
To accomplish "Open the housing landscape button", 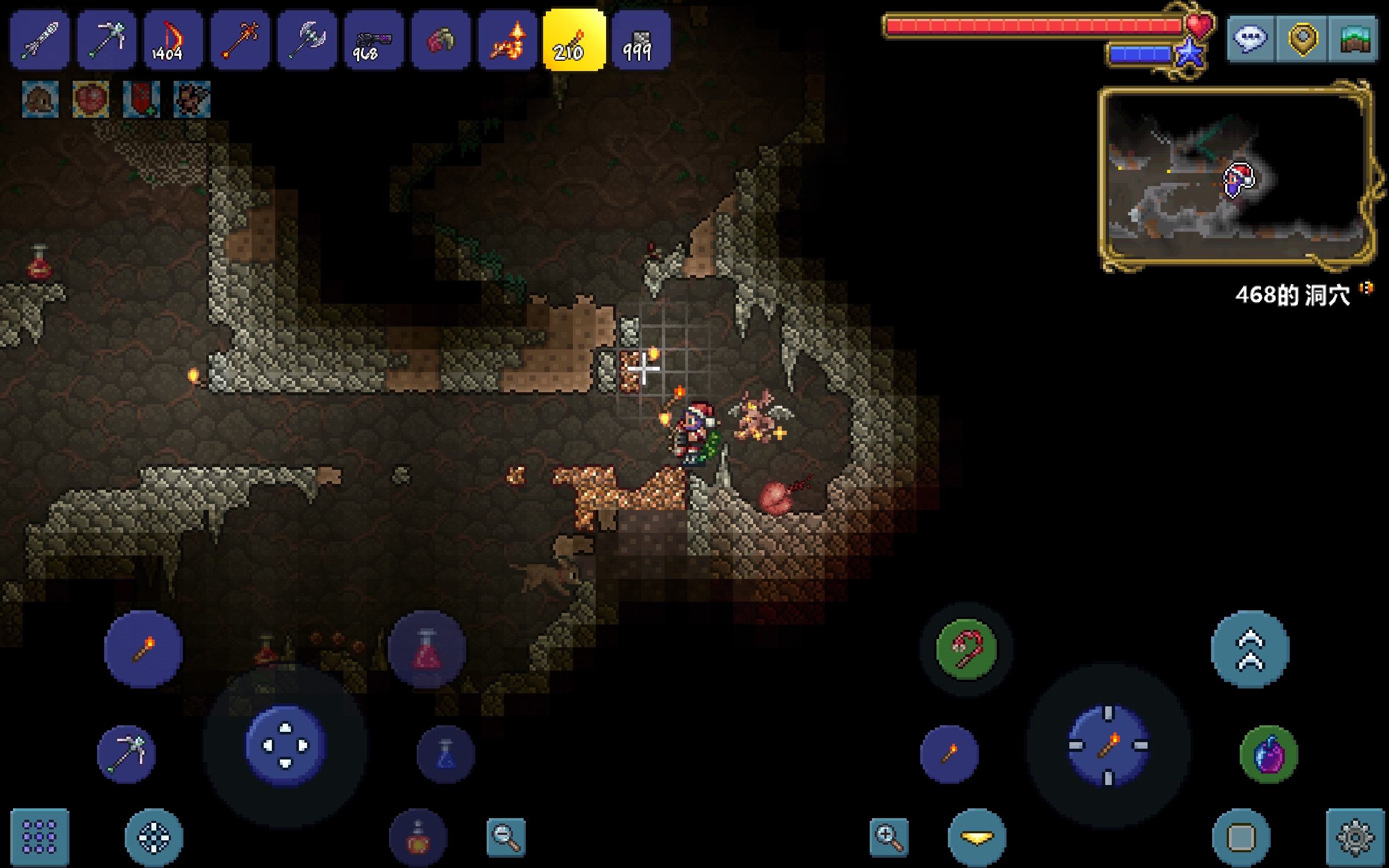I will 1353,39.
